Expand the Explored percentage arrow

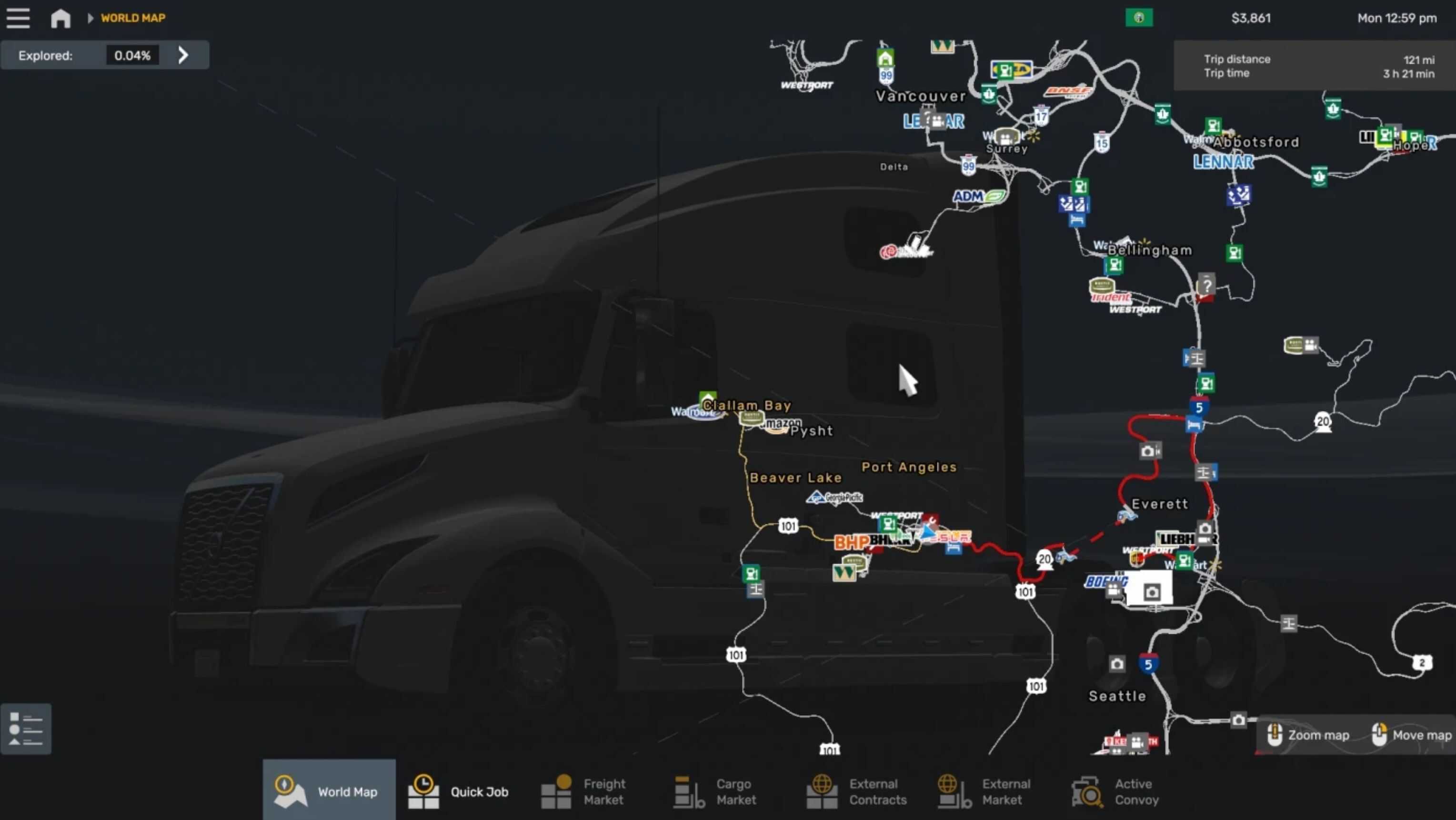(x=182, y=55)
